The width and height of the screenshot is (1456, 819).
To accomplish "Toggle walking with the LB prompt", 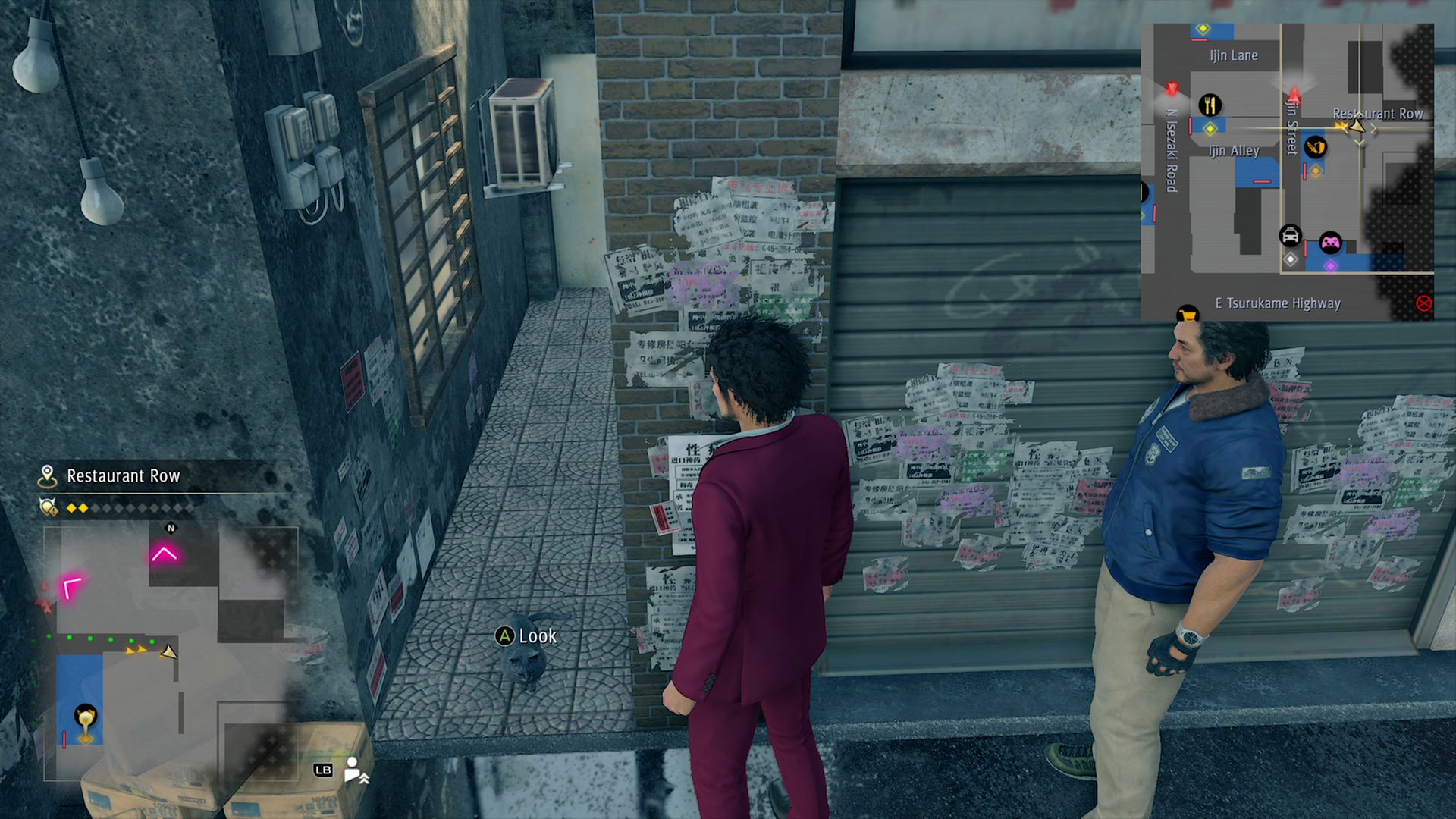I will [325, 770].
